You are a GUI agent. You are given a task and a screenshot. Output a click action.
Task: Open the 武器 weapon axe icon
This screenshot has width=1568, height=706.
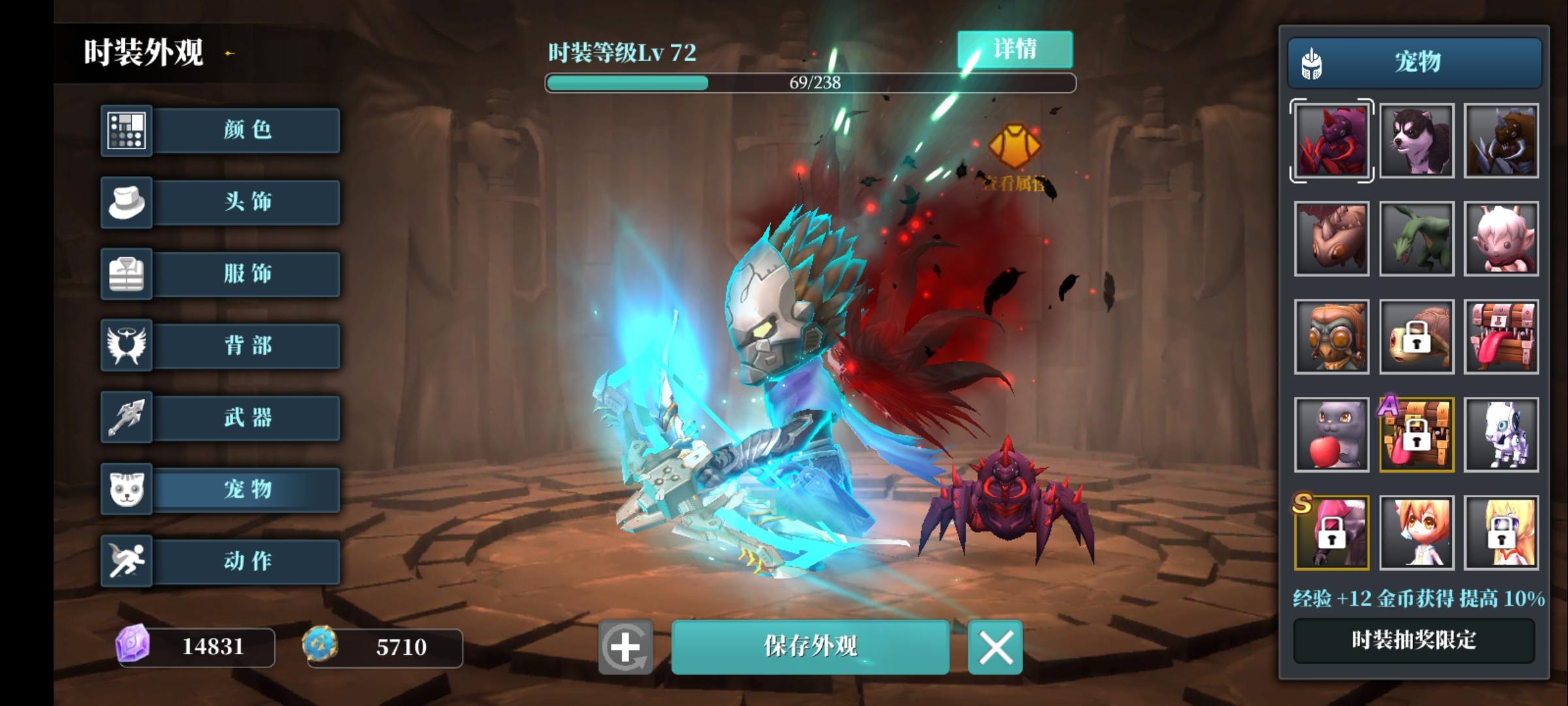coord(126,418)
